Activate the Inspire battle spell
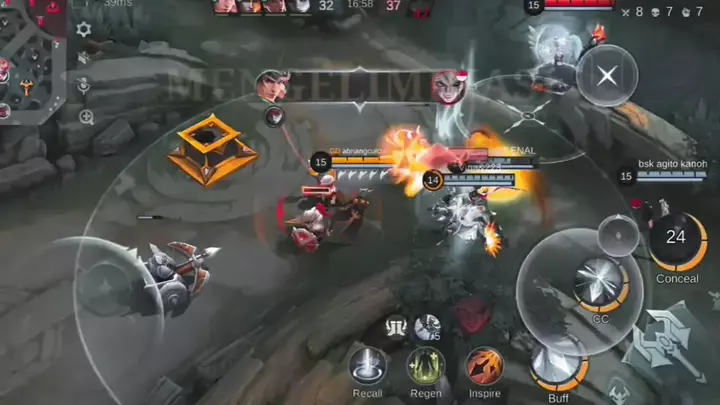 pyautogui.click(x=484, y=365)
